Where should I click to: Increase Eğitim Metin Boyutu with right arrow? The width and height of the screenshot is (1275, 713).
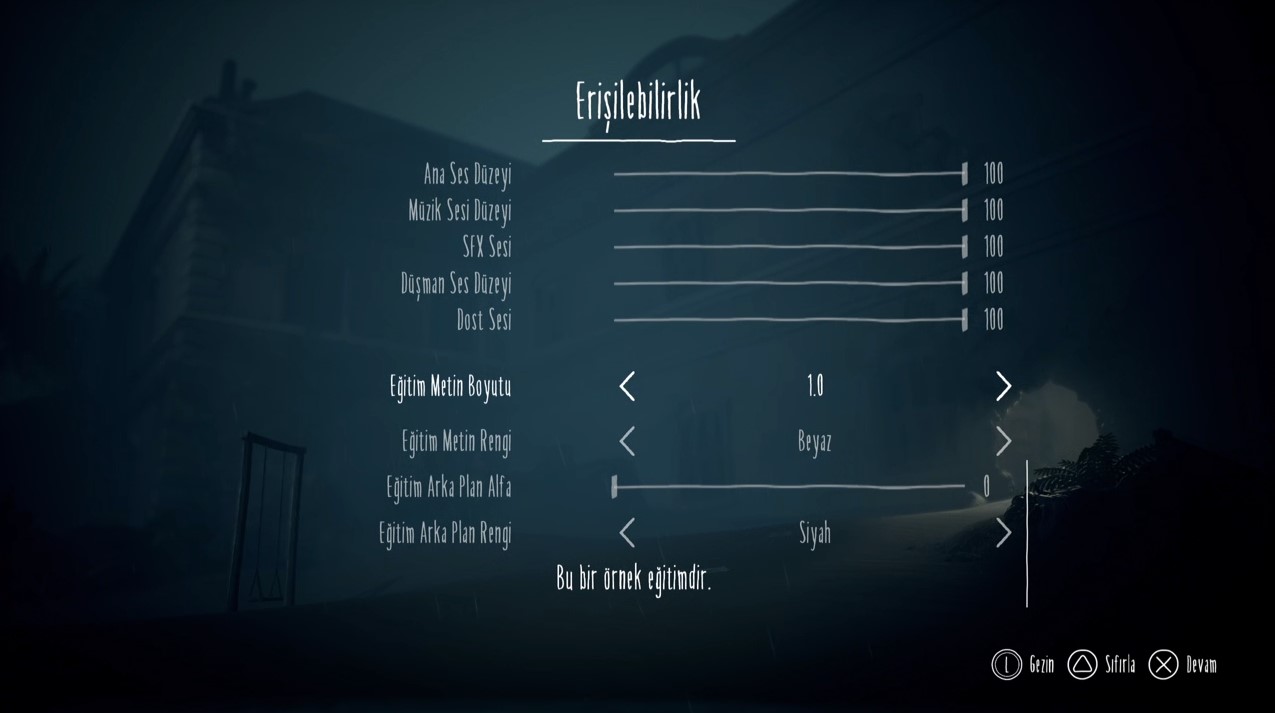[1003, 386]
